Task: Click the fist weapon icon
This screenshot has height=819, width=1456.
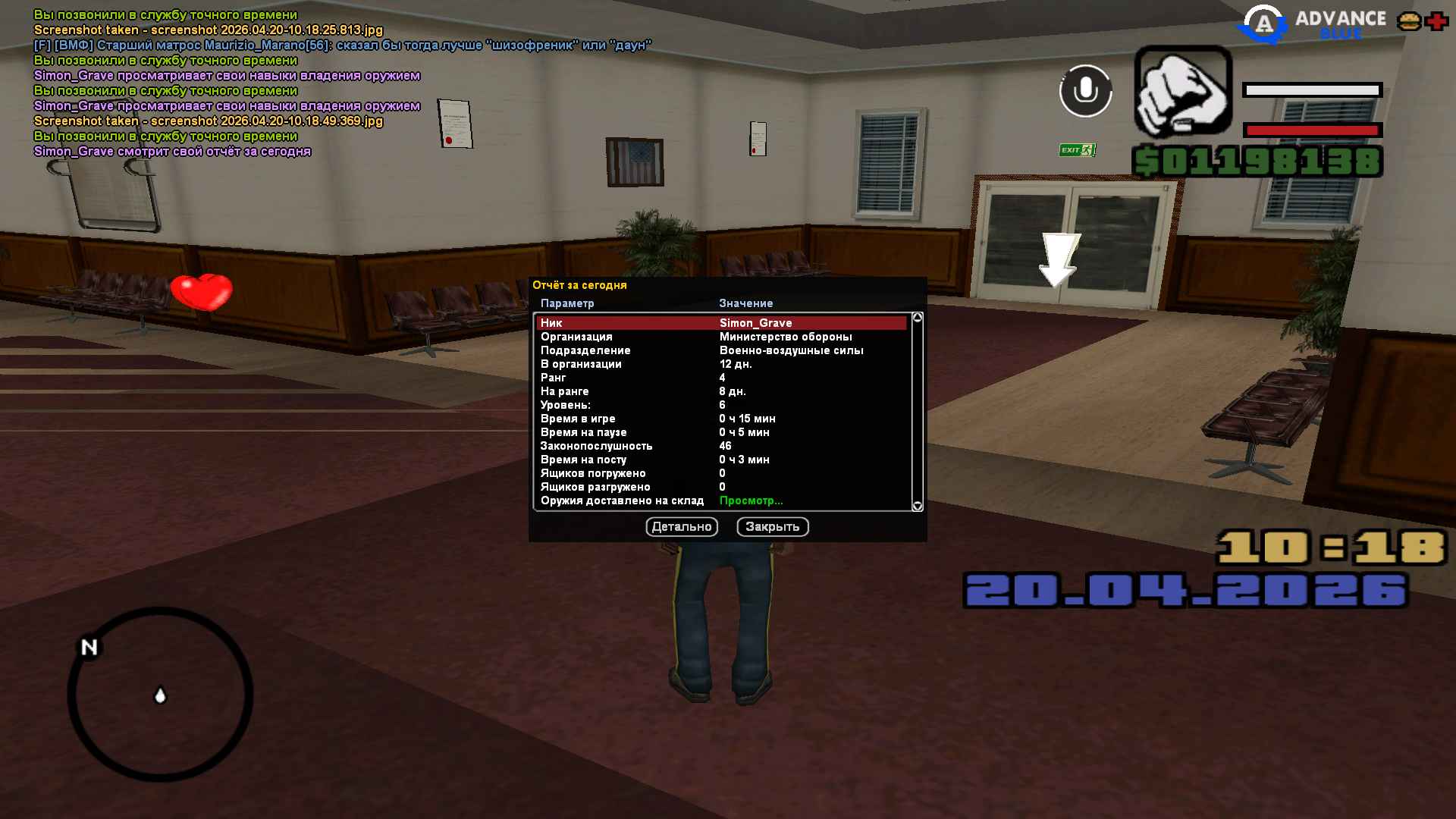Action: (x=1182, y=91)
